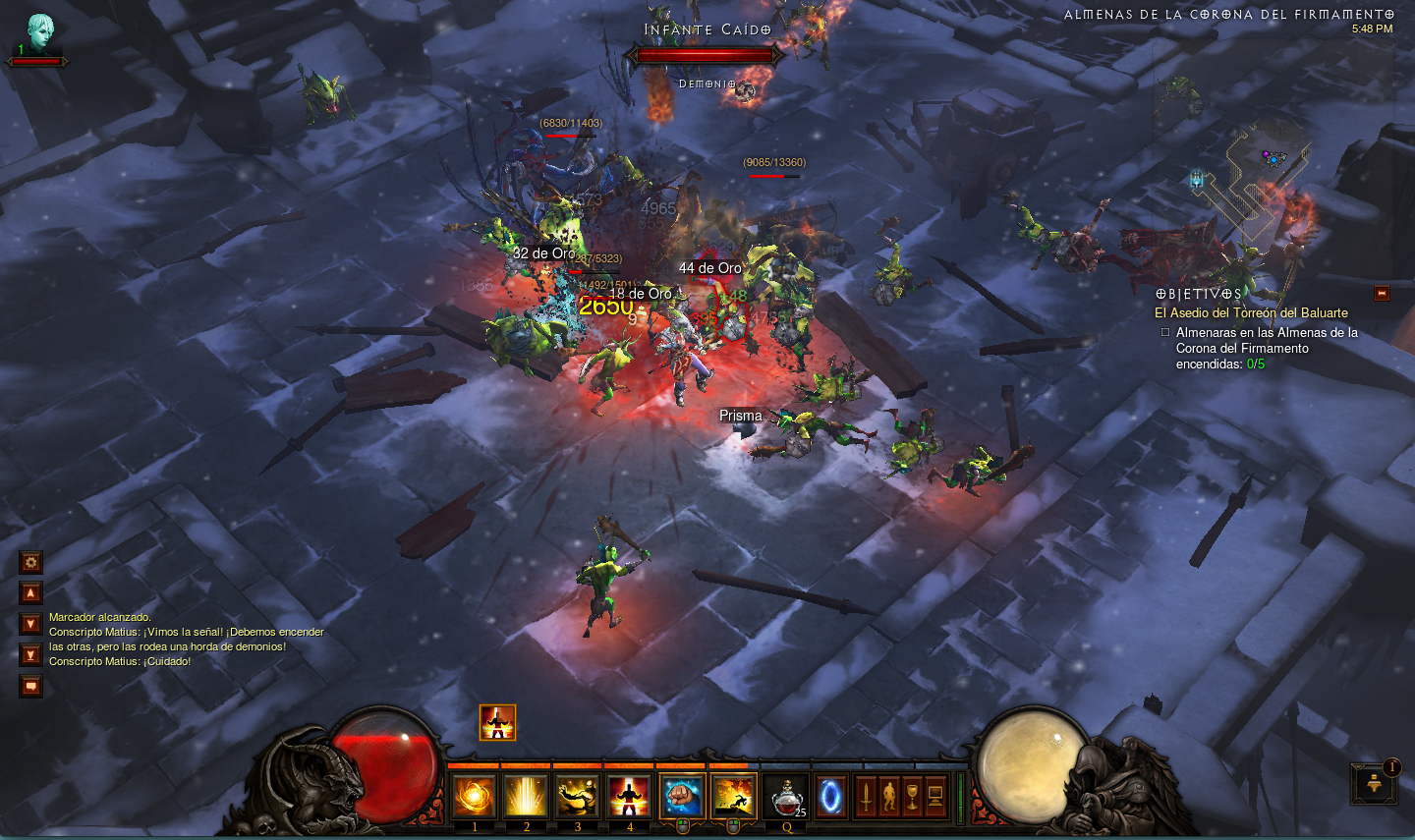The image size is (1415, 840).
Task: Use the glowing monk figure skill in slot 3
Action: pyautogui.click(x=577, y=796)
